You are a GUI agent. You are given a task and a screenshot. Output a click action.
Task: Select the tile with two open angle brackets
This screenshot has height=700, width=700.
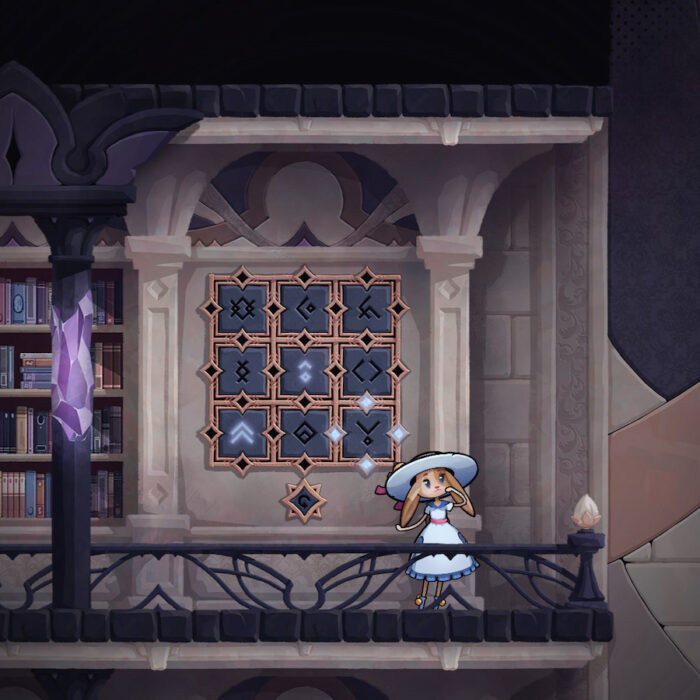coord(367,371)
